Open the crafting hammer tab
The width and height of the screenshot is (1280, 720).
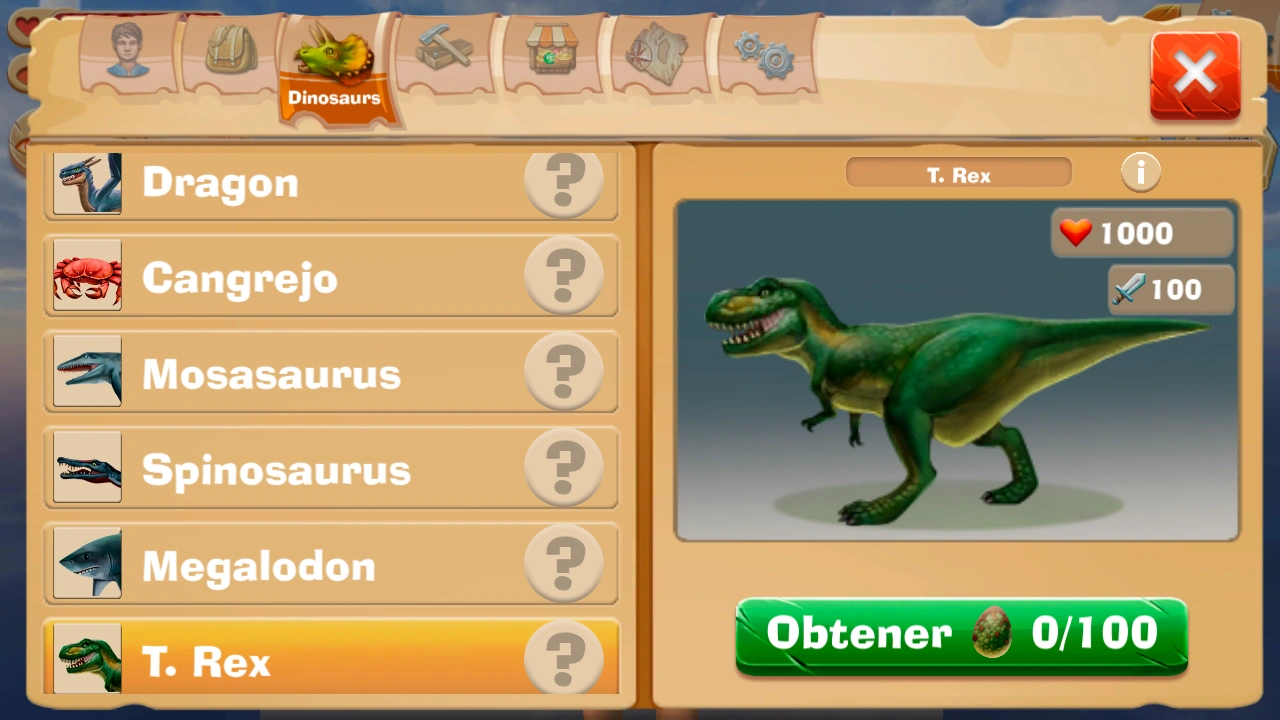click(x=445, y=50)
